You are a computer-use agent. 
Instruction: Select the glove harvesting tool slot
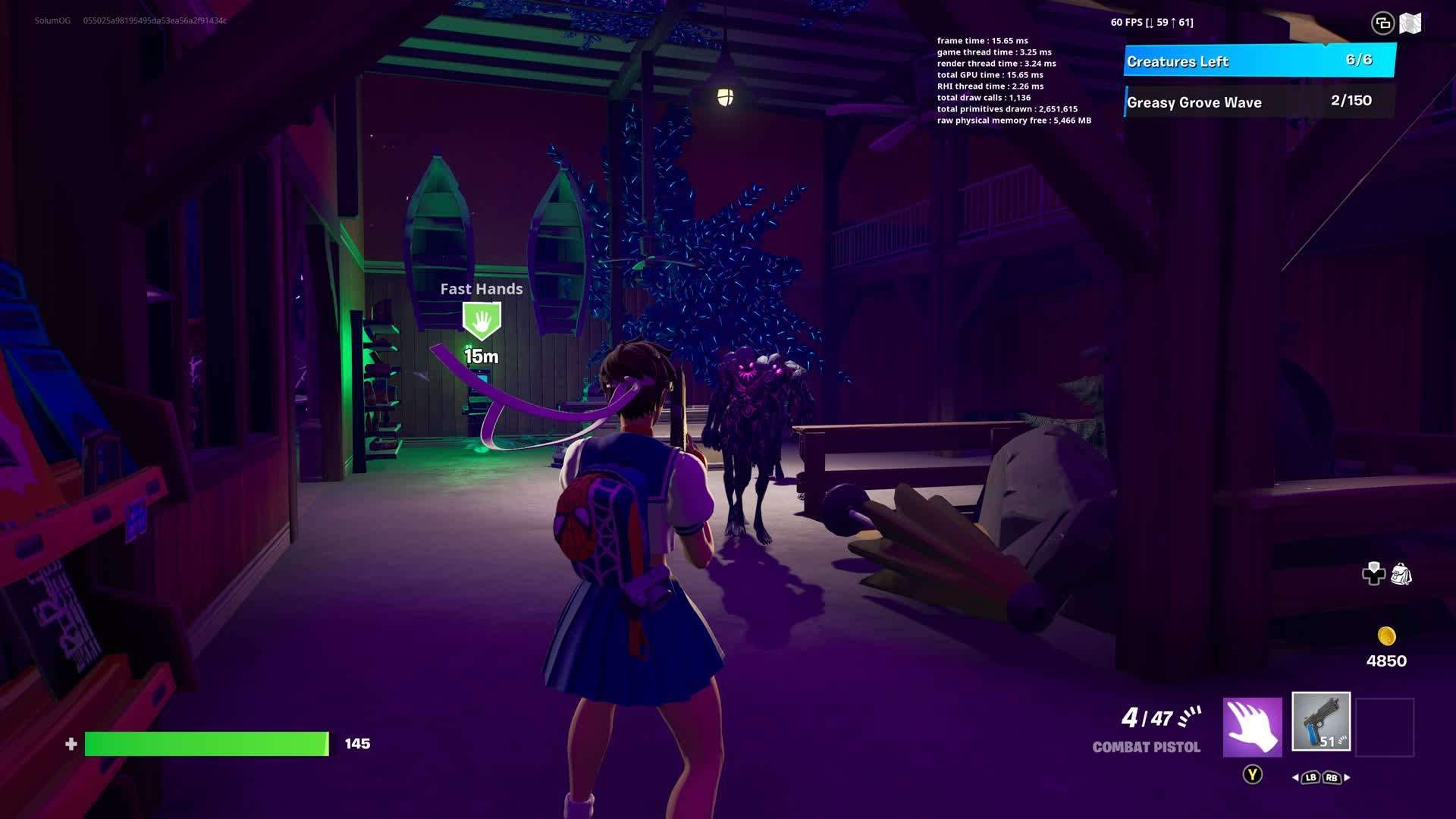click(x=1253, y=726)
